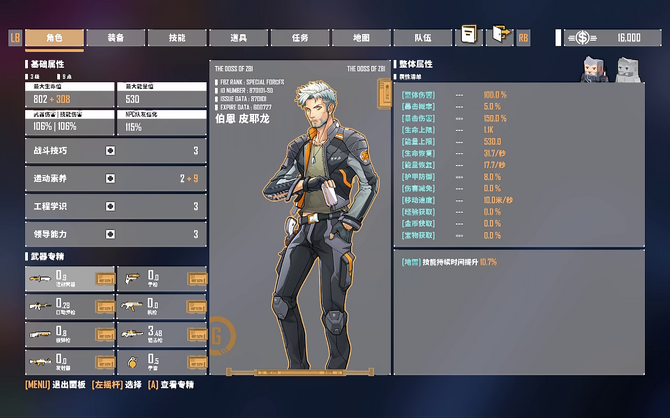Choose the 运动素养 attribute row
Viewport: 670px width, 418px height.
pos(115,179)
